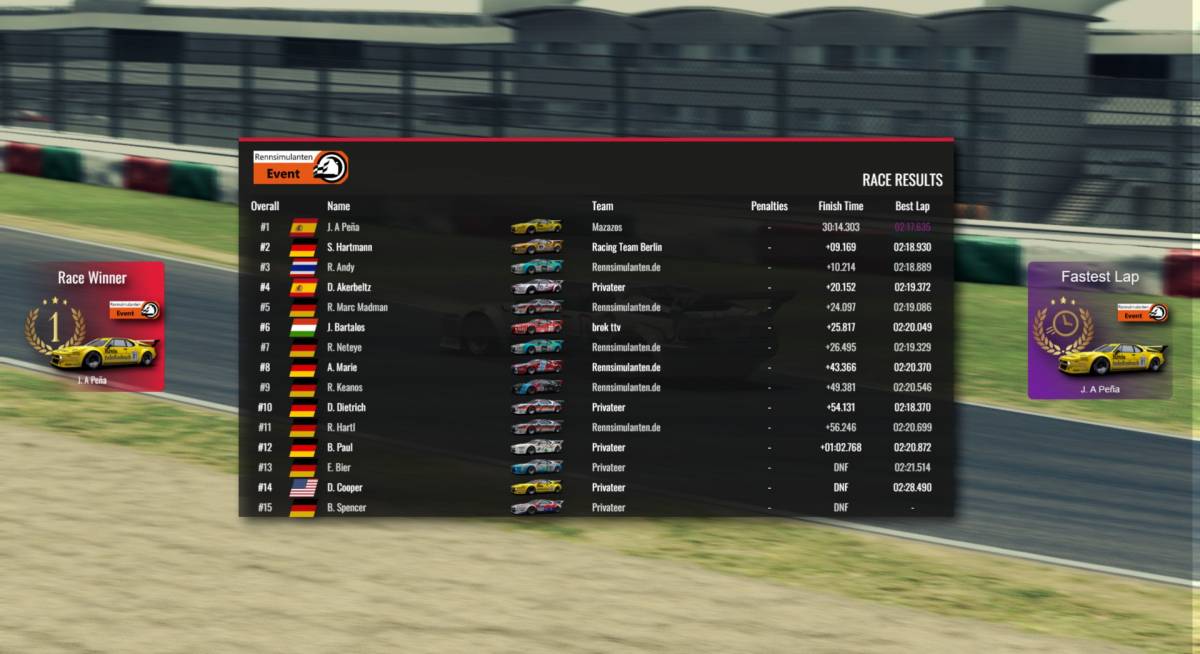Choose R. Neteye's result row

pyautogui.click(x=345, y=347)
